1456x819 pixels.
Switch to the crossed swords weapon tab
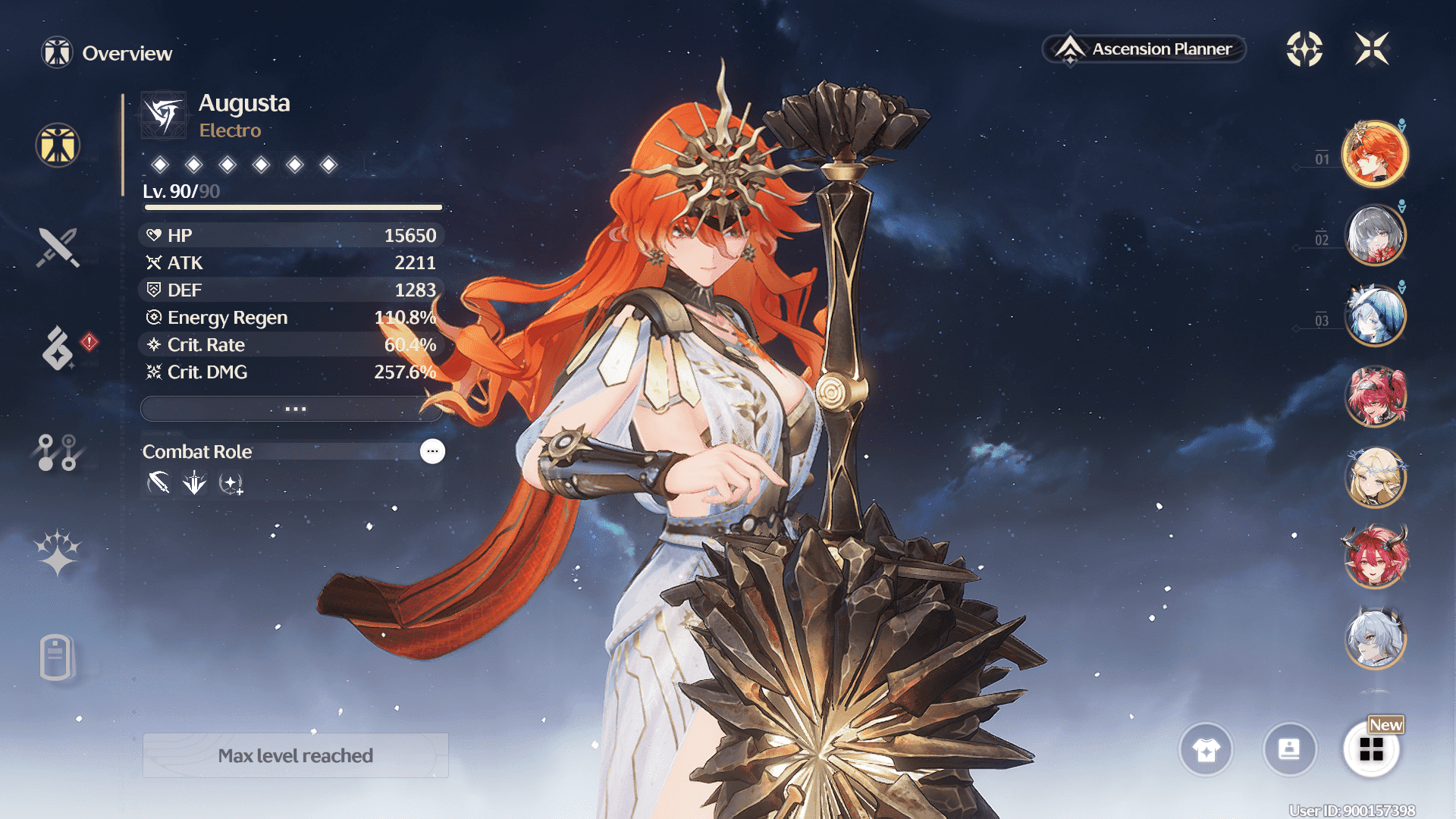coord(58,247)
